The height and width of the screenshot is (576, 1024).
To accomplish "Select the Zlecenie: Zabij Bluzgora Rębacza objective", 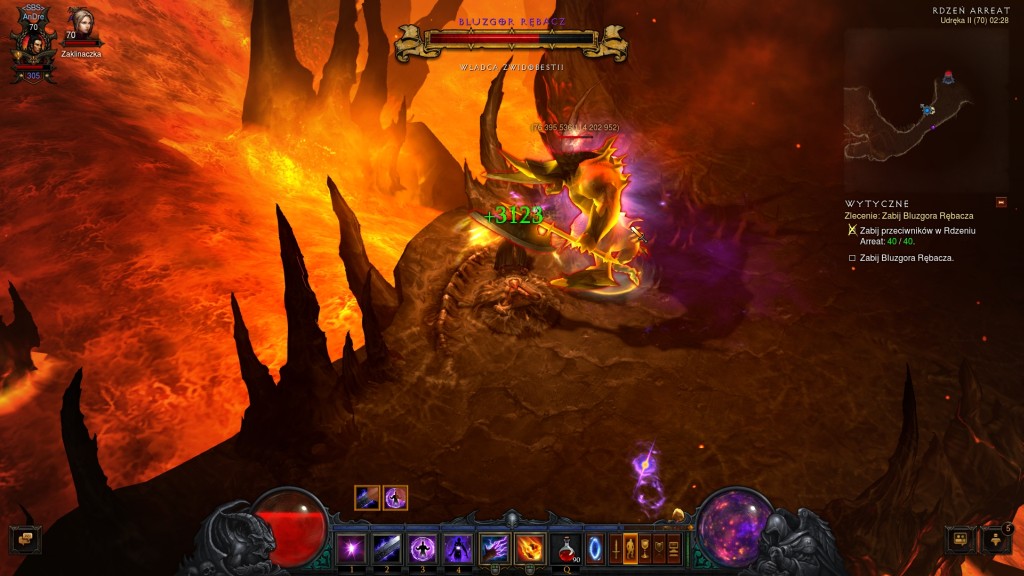I will 909,215.
